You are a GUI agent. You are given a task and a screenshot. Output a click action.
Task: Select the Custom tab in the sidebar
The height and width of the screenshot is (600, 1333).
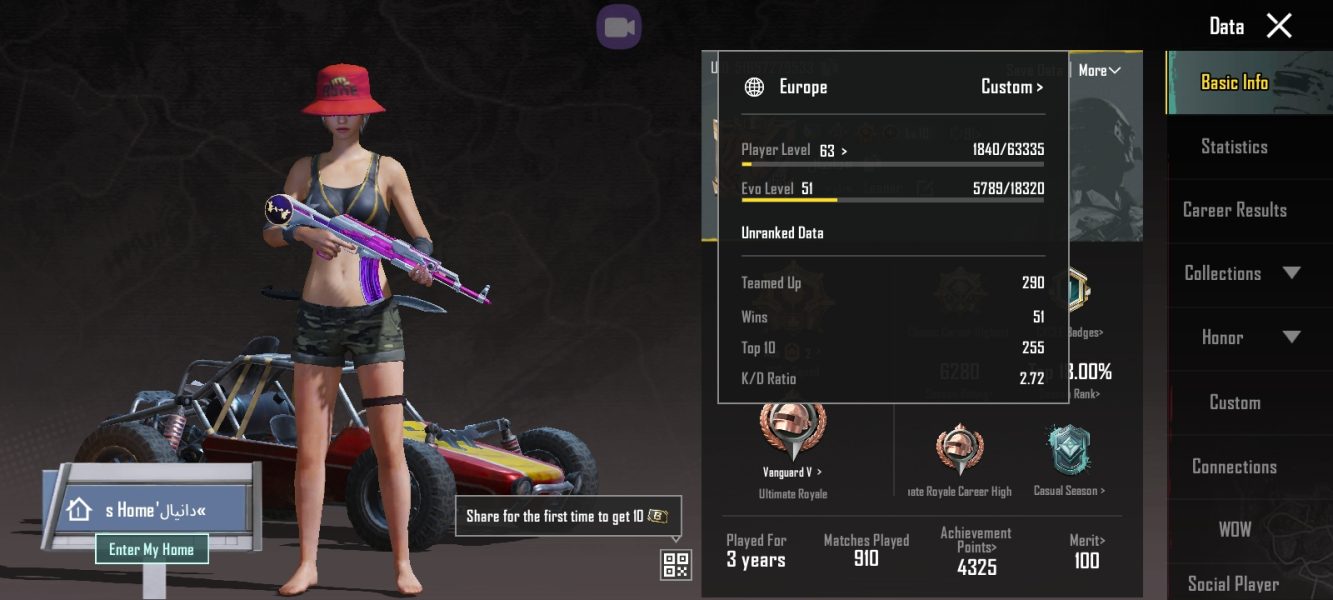(x=1234, y=403)
